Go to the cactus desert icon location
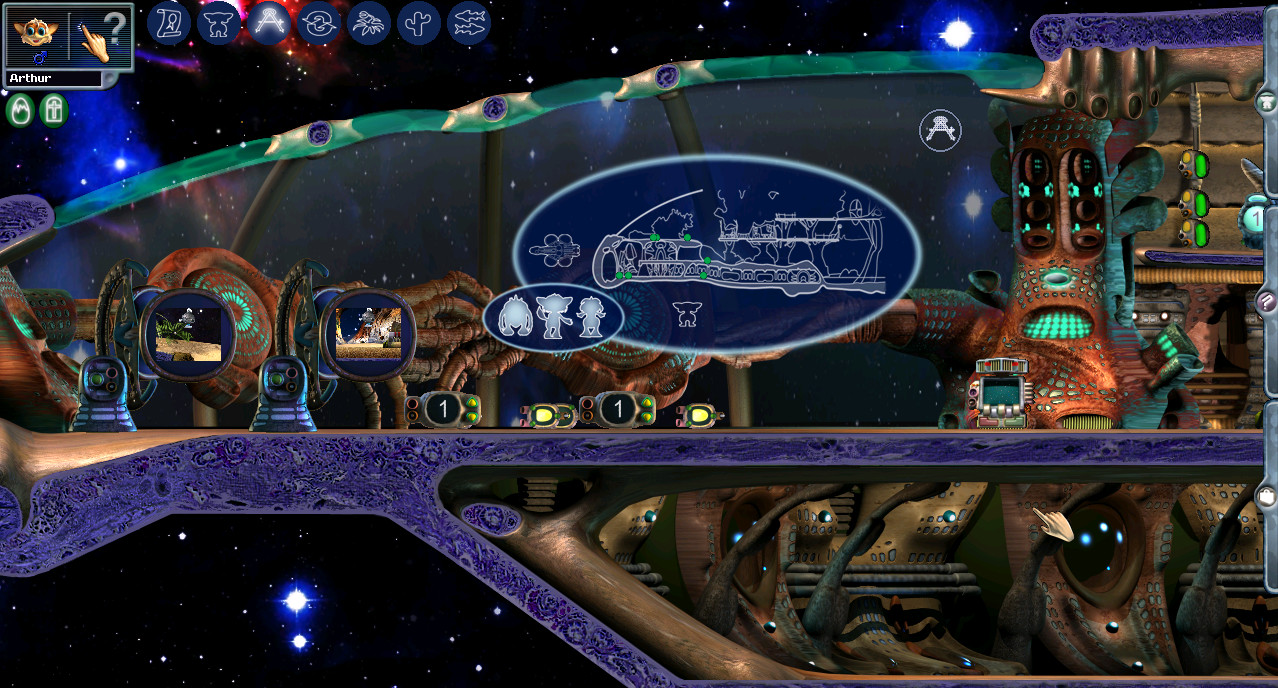This screenshot has height=688, width=1278. (419, 22)
